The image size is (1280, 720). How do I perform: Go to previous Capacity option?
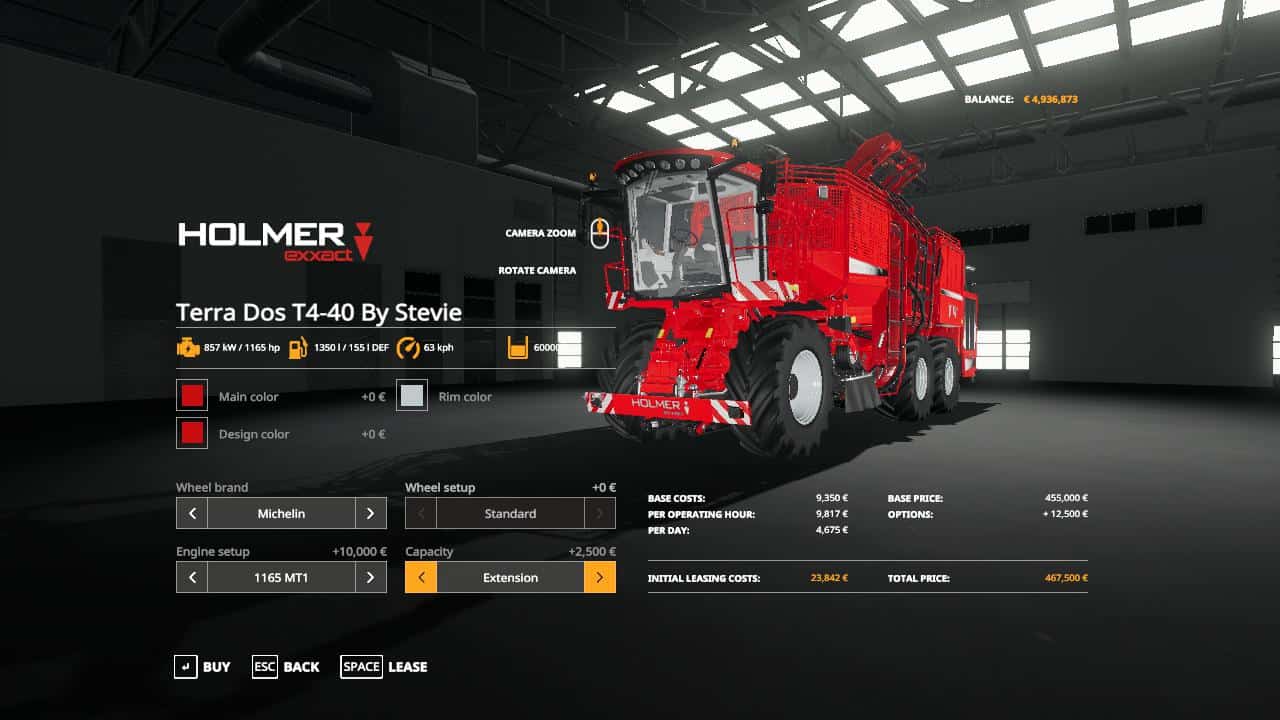coord(421,578)
